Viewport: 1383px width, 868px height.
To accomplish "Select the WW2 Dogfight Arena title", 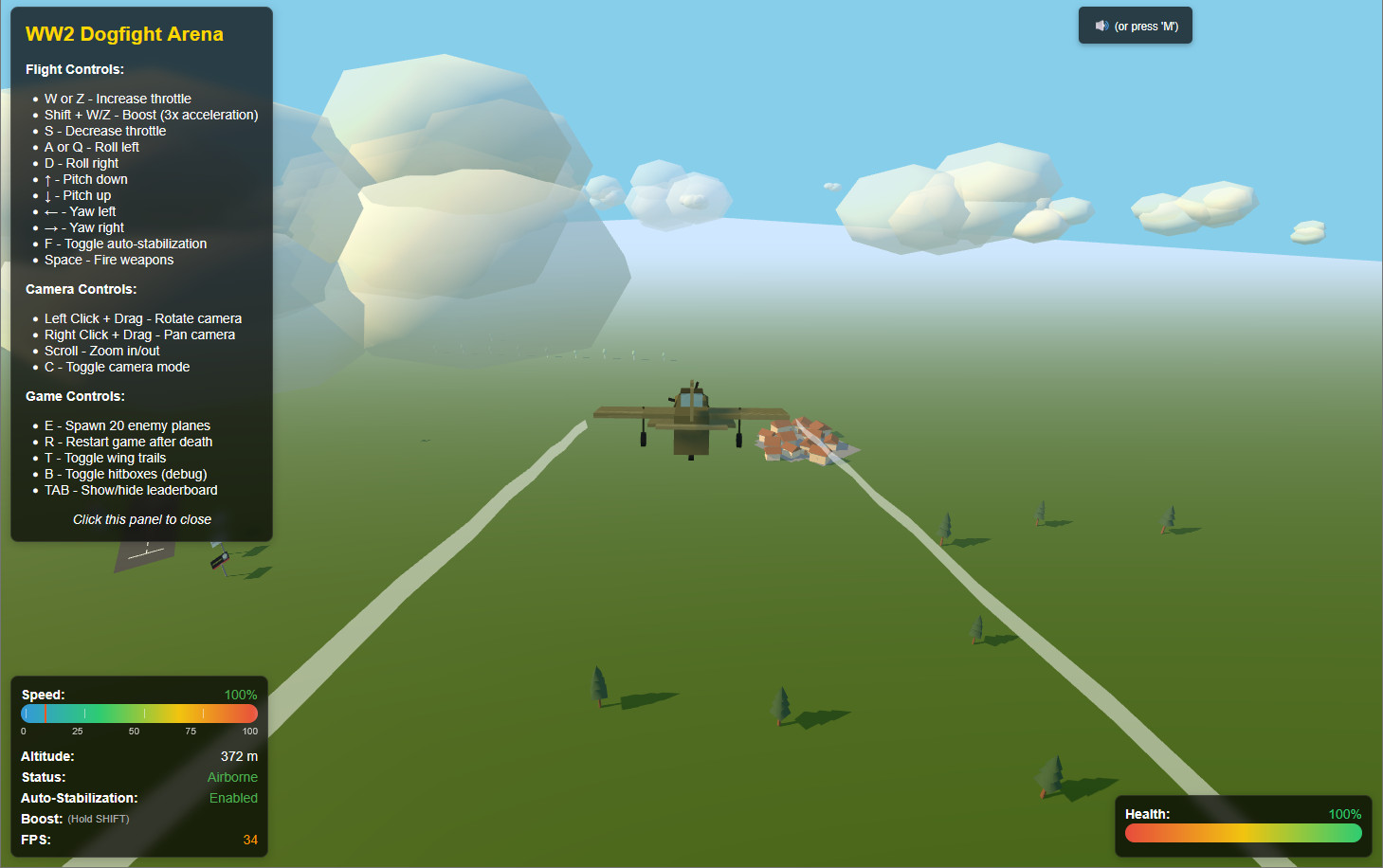I will (x=125, y=34).
